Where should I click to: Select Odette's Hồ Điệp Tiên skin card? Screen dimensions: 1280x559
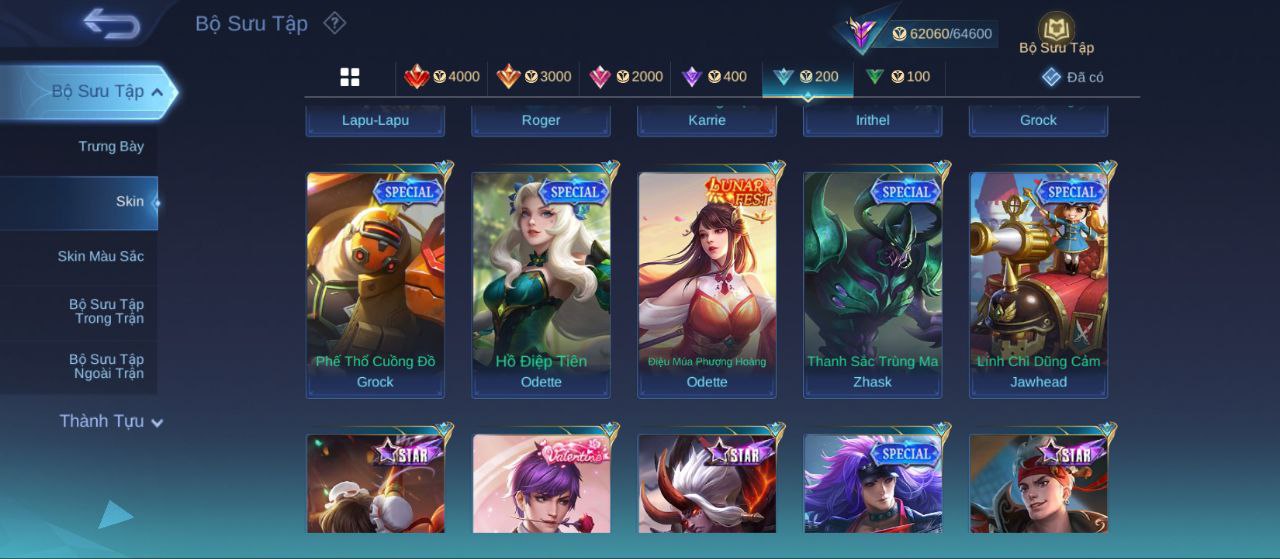click(541, 284)
